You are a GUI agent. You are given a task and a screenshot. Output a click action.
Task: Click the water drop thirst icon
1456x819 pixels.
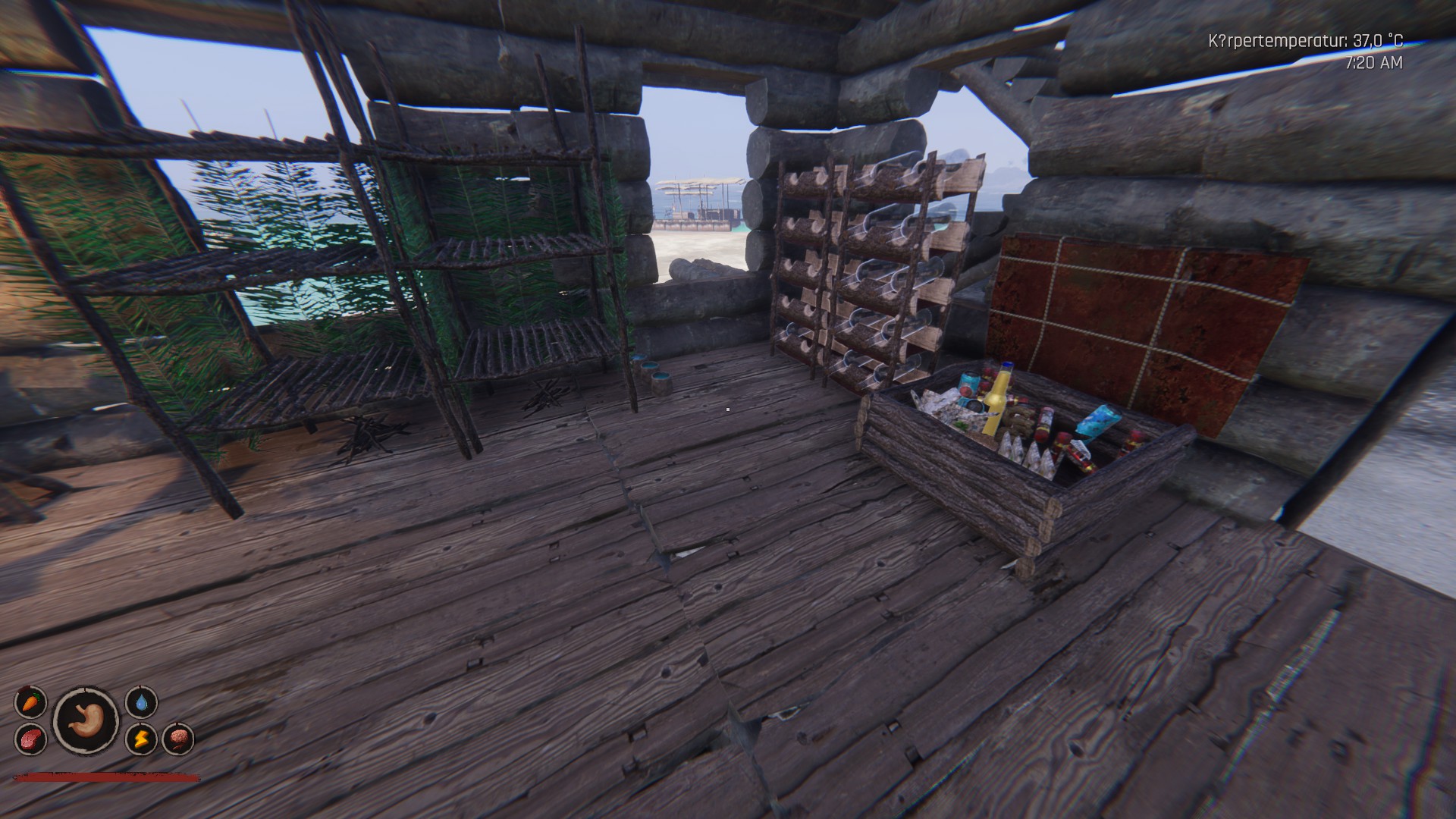(141, 702)
